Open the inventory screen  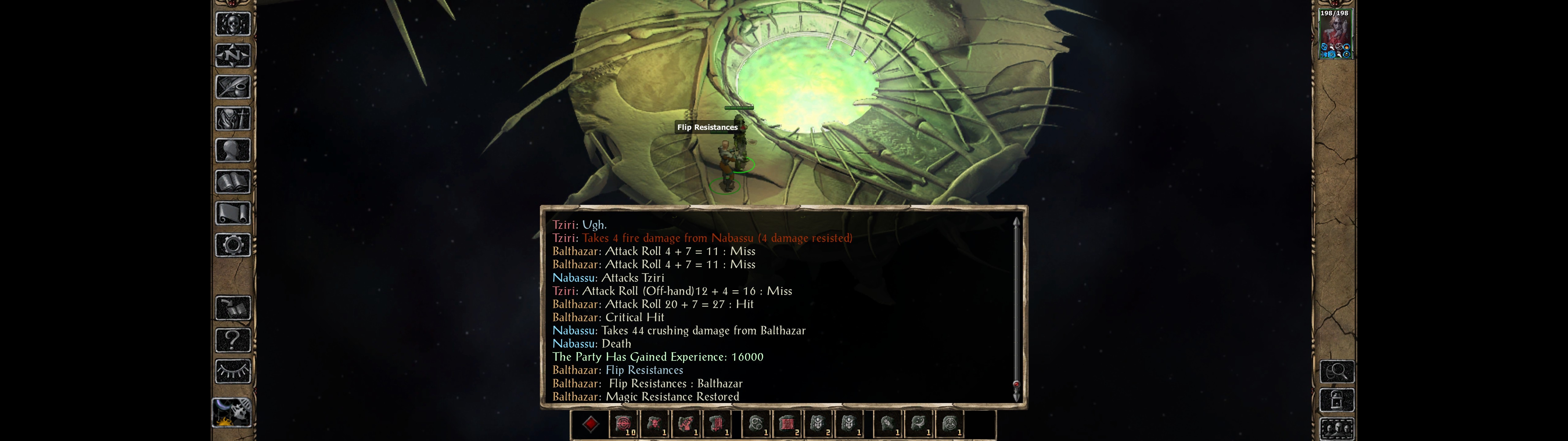coord(233,119)
